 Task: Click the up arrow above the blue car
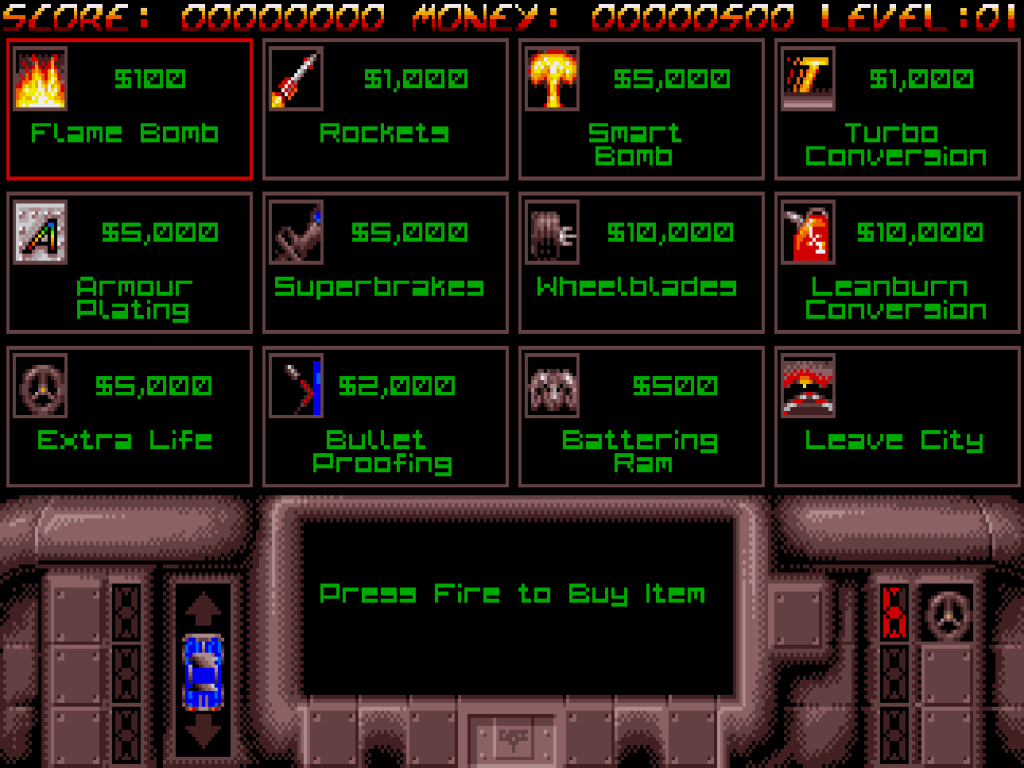pos(203,607)
